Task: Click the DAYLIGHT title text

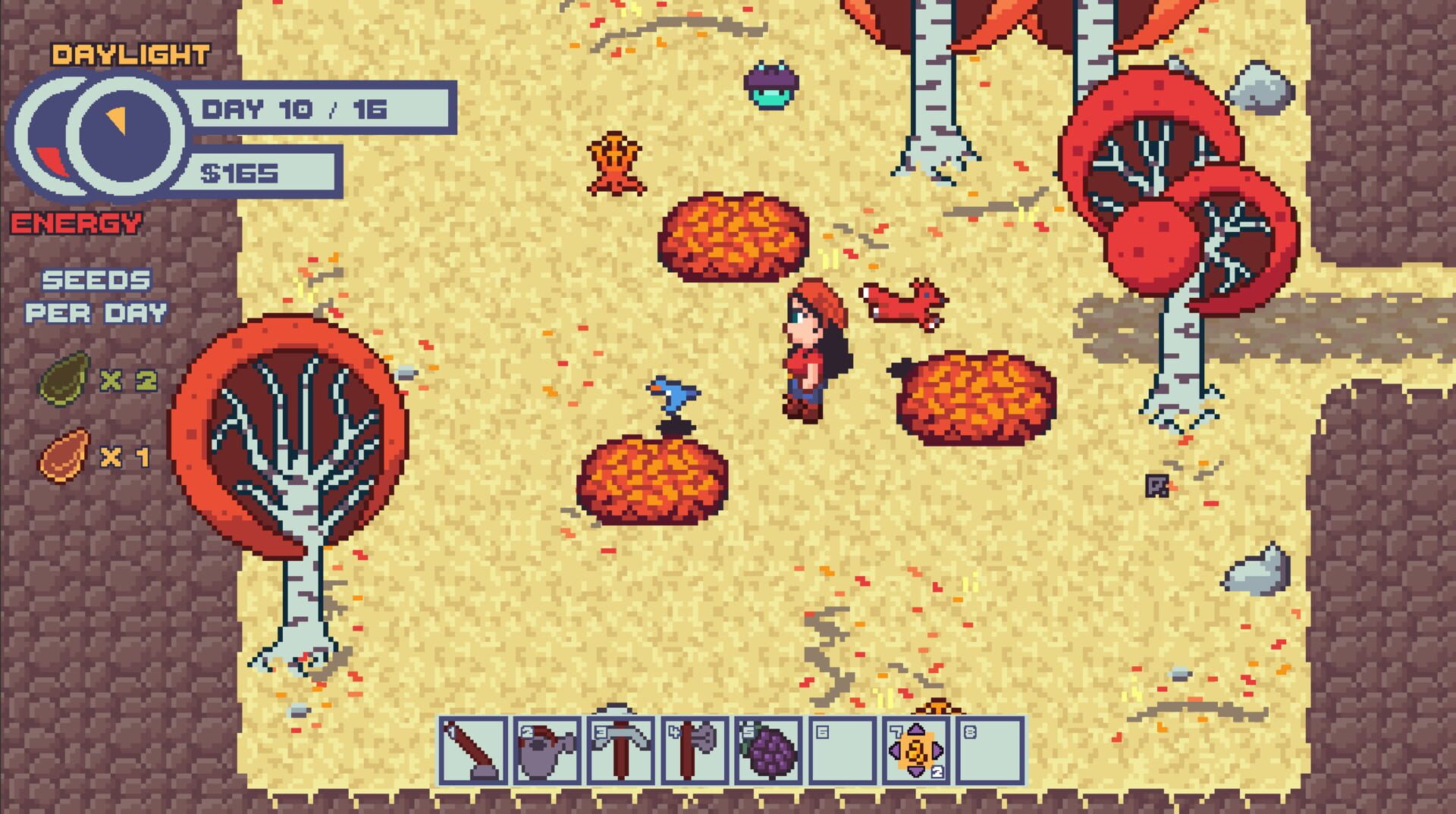Action: tap(130, 53)
